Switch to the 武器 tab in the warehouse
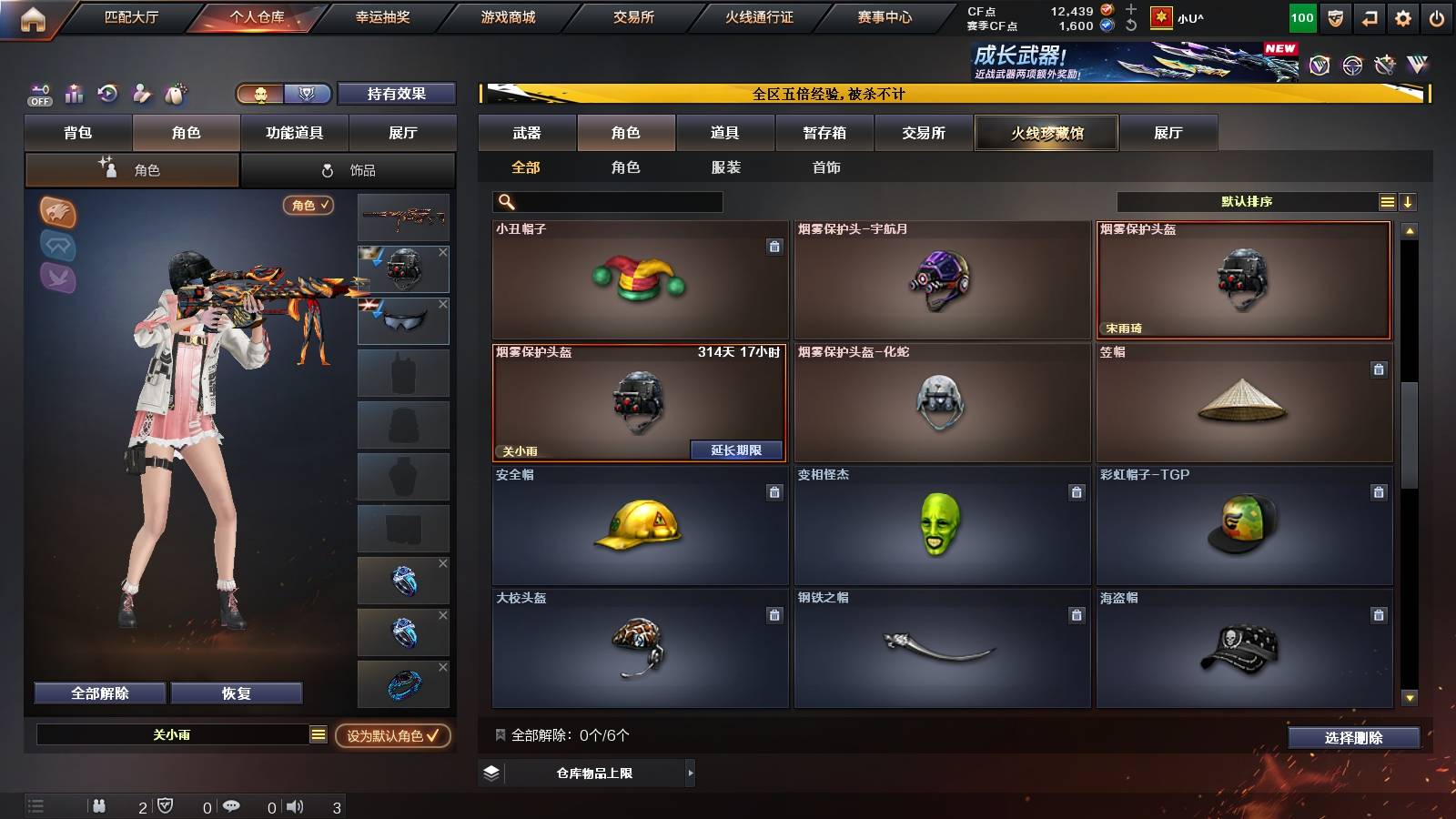 [x=528, y=132]
